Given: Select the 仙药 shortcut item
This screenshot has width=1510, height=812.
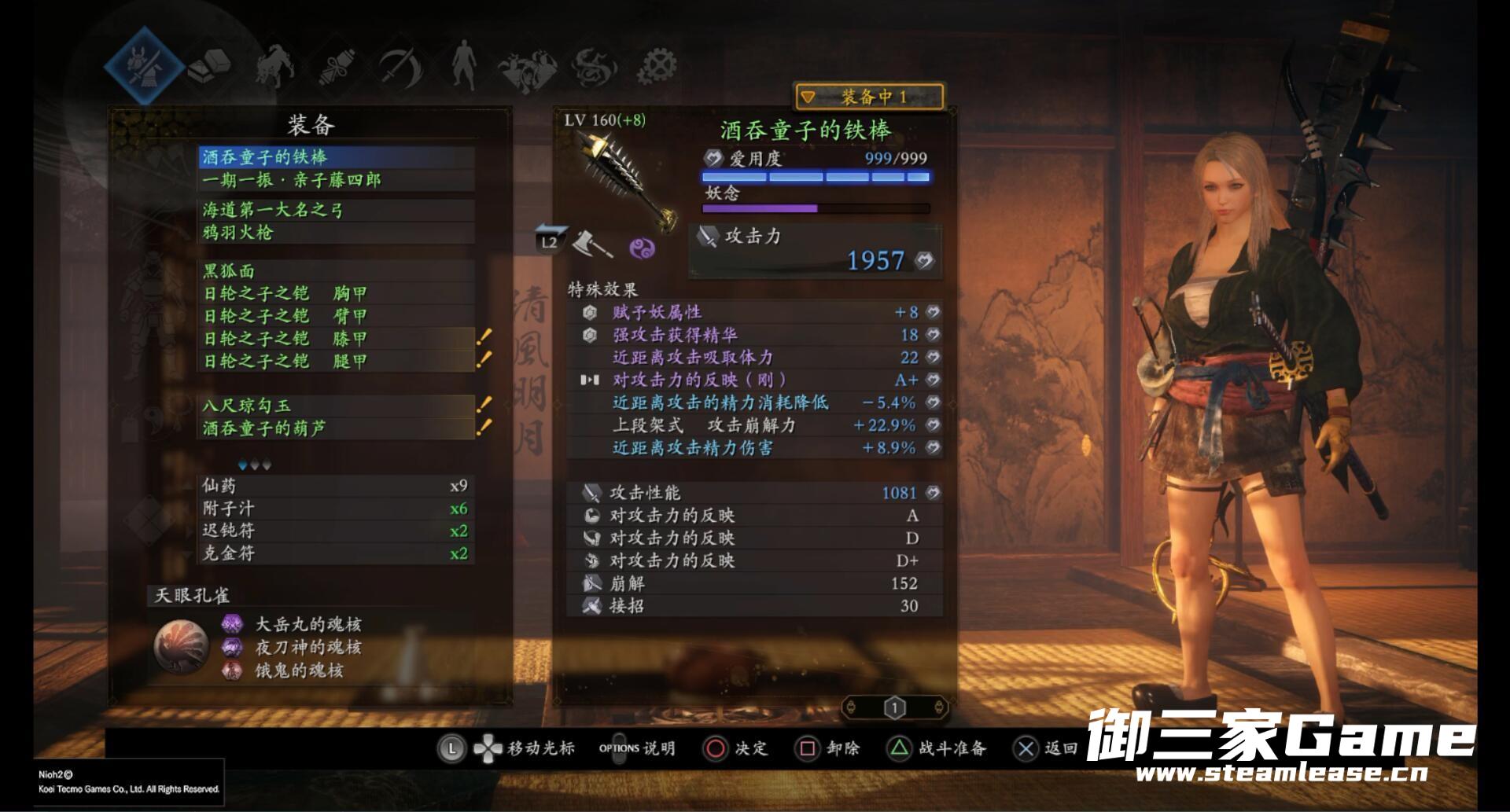Looking at the screenshot, I should 335,486.
